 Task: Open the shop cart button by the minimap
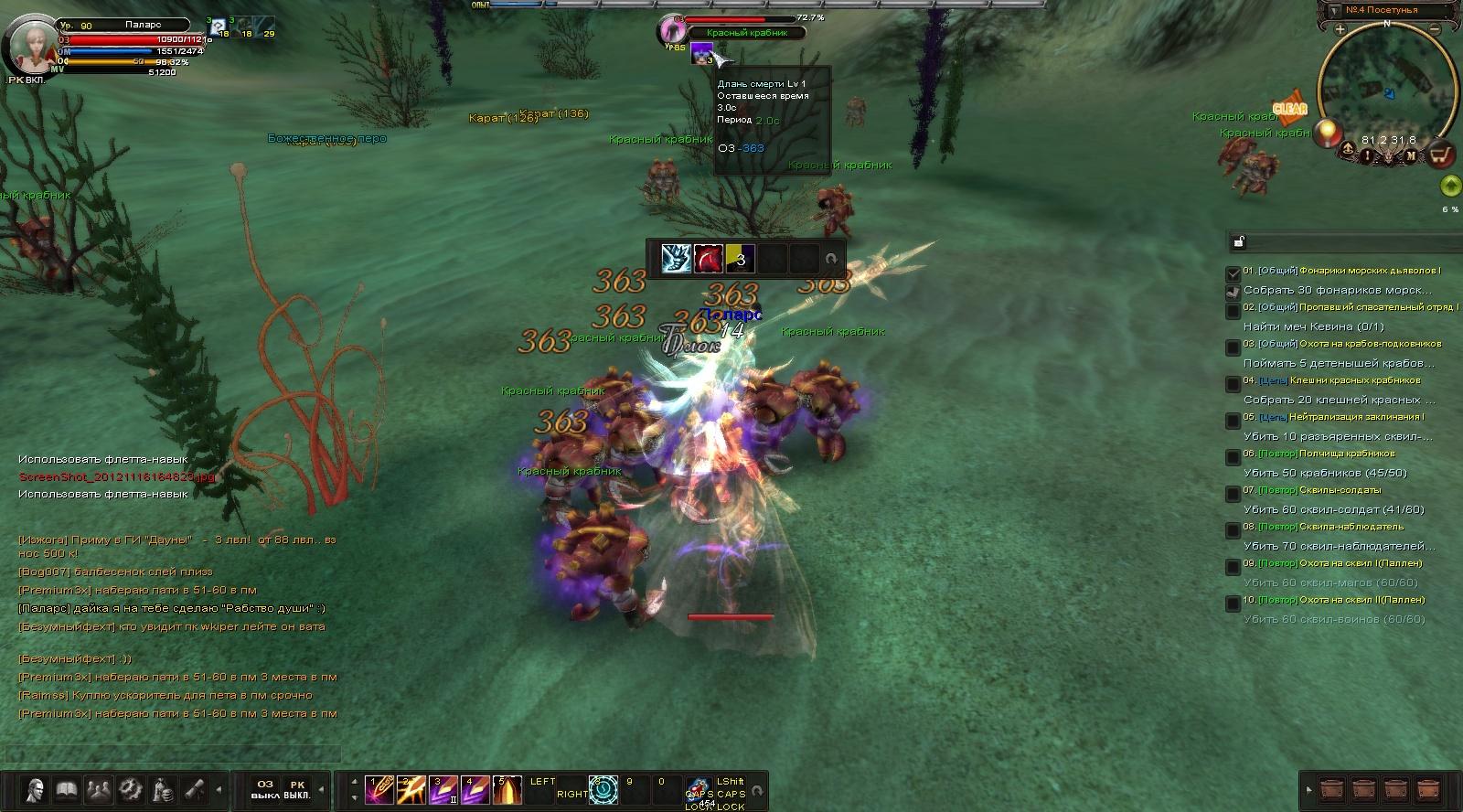click(x=1441, y=155)
